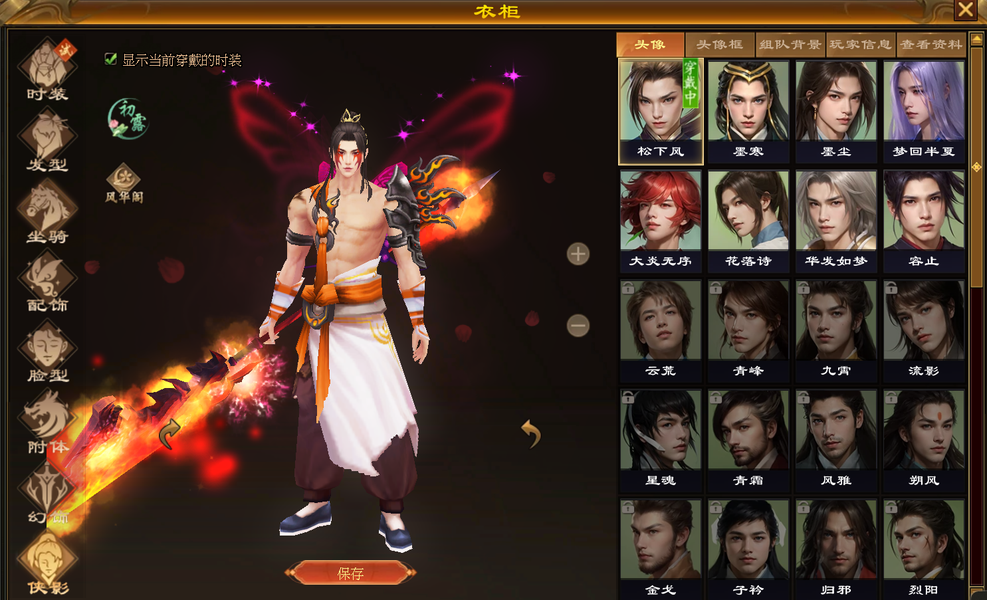Open the 时装 category
Image resolution: width=987 pixels, height=600 pixels.
click(47, 68)
